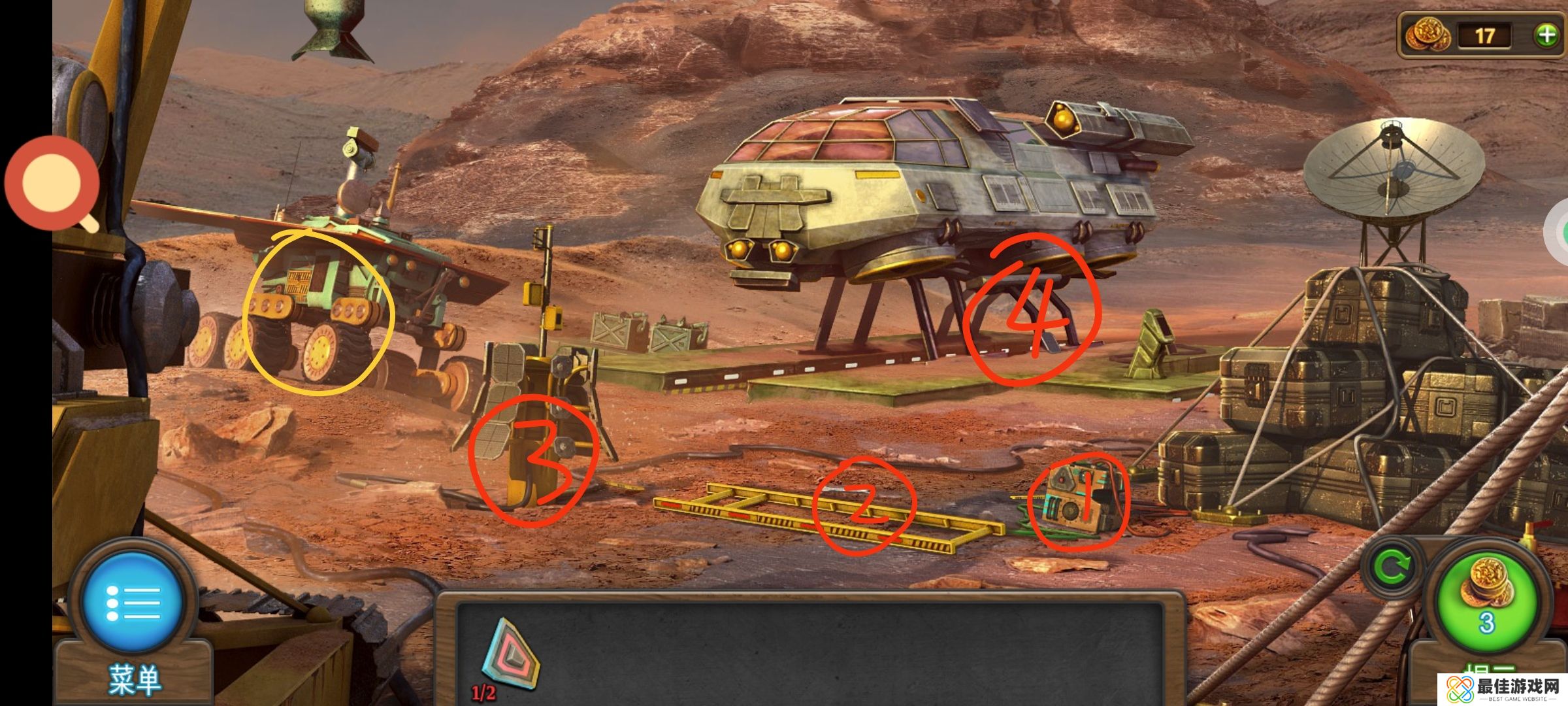Tap the orange magnifier overlay button
Viewport: 1568px width, 706px height.
[52, 183]
